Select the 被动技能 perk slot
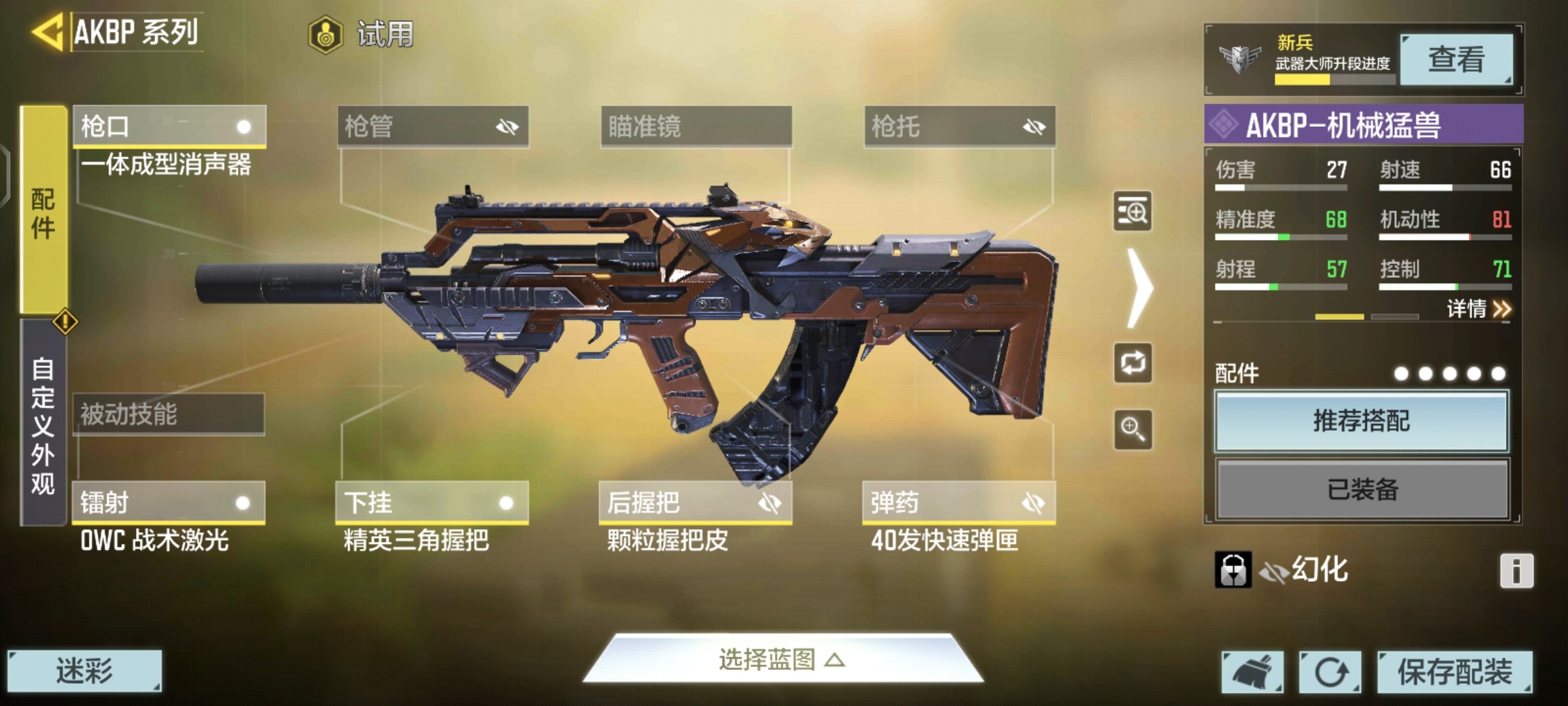Screen dimensions: 1568x706 coord(169,414)
